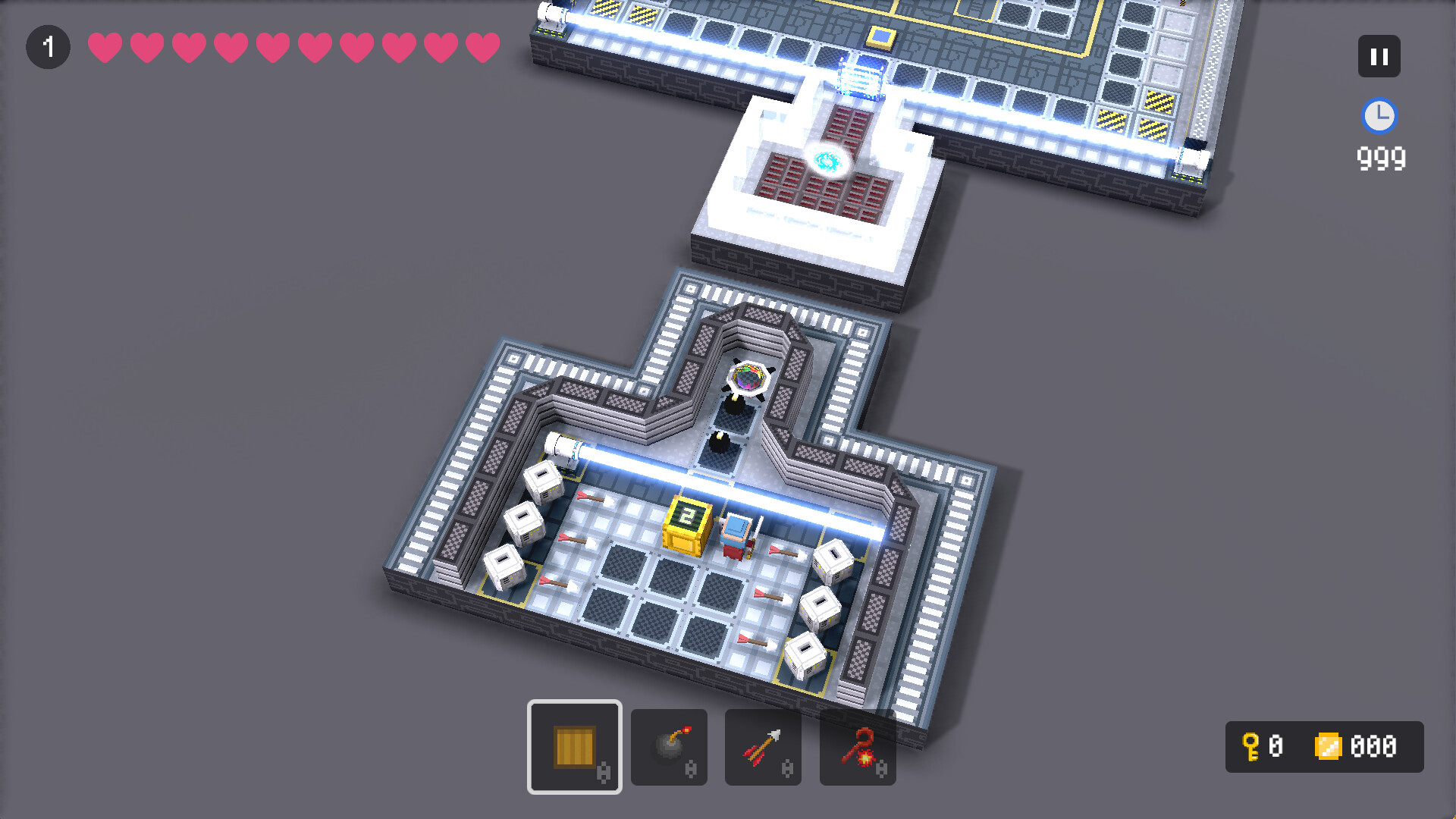Select the wooden crate item slot
The image size is (1456, 819).
point(574,748)
